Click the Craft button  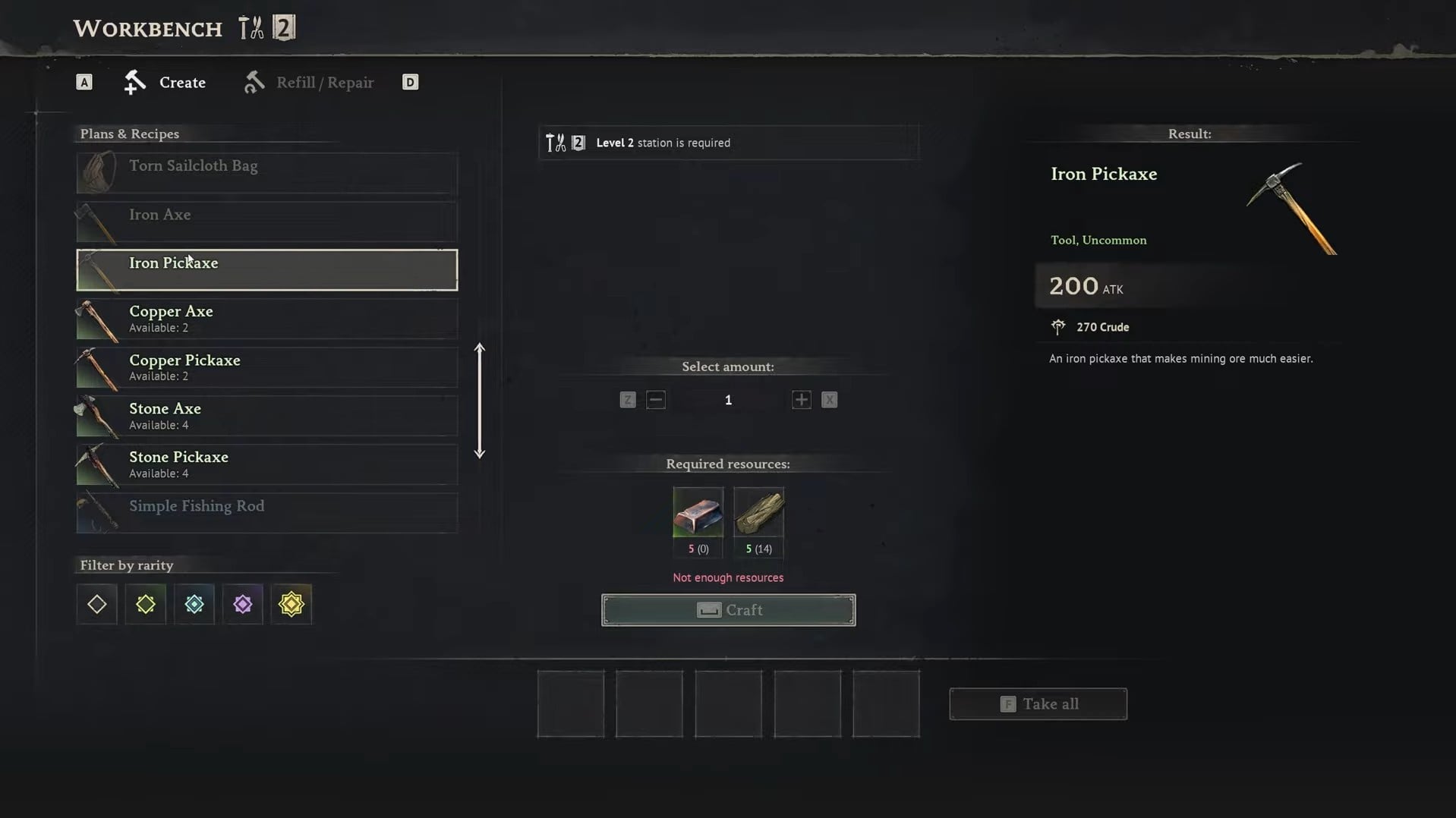coord(728,610)
